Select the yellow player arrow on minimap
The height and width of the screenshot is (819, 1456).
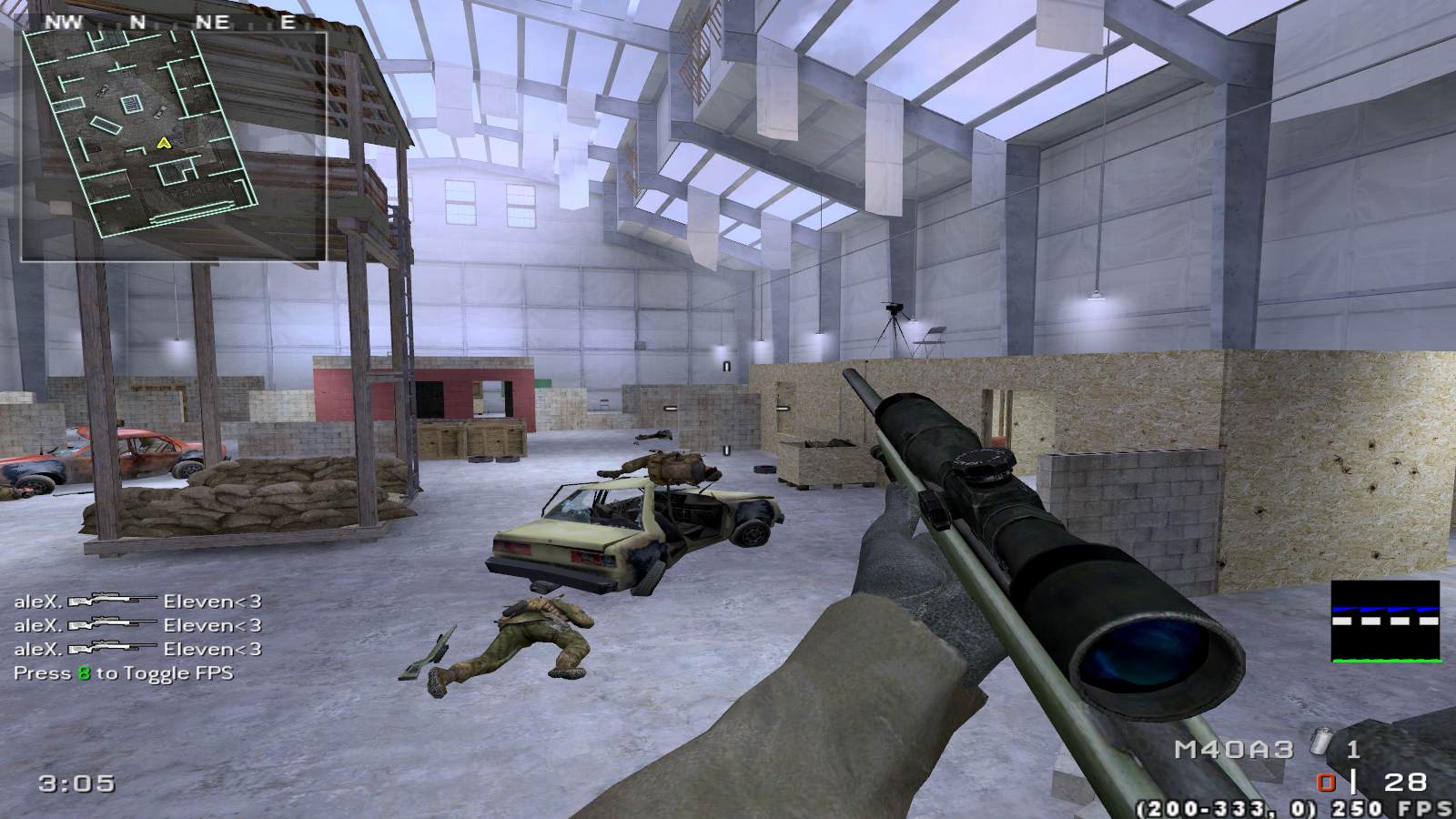pos(163,142)
